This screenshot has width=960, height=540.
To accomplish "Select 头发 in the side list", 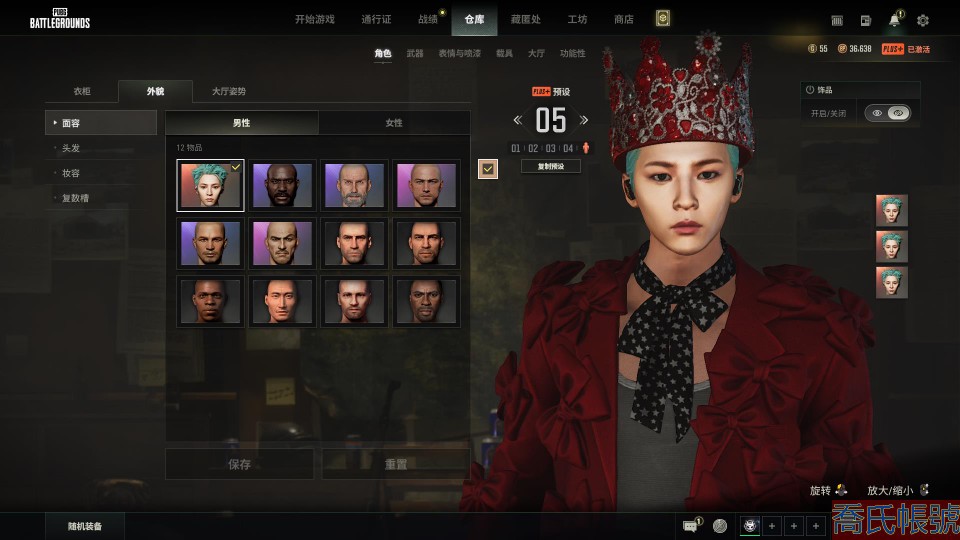I will click(x=71, y=148).
